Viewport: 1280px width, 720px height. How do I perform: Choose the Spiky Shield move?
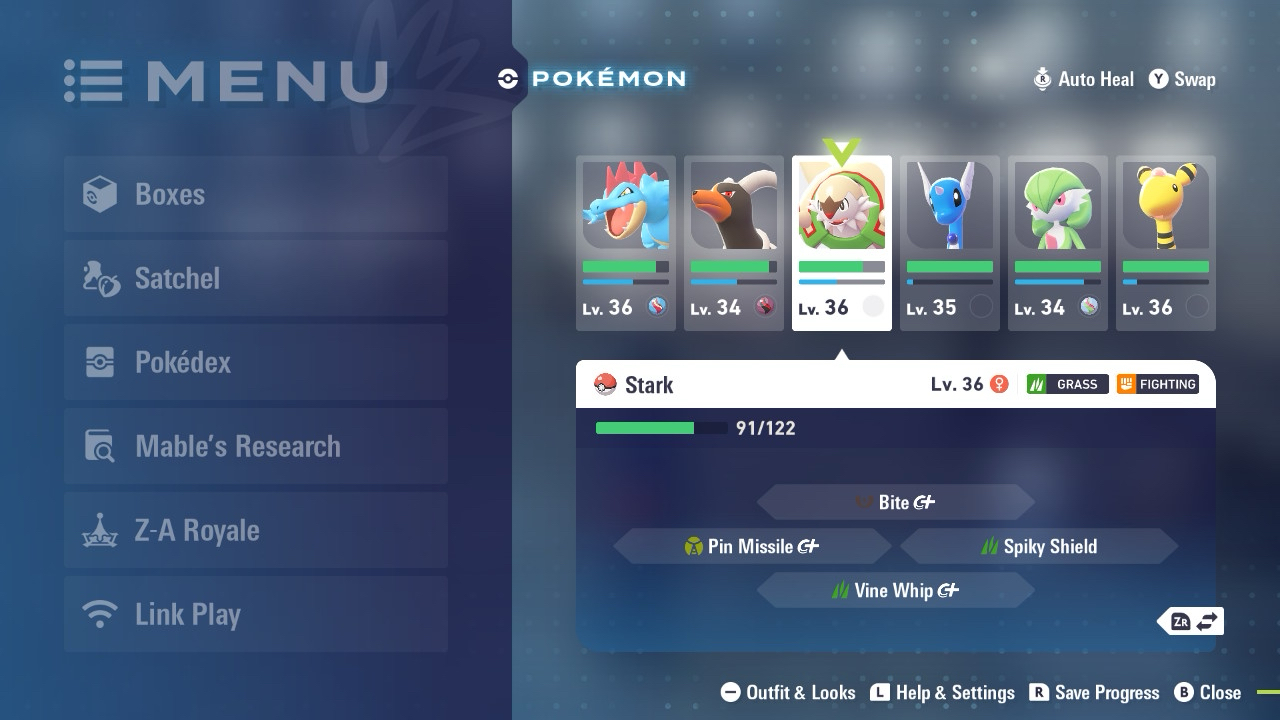coord(1039,546)
